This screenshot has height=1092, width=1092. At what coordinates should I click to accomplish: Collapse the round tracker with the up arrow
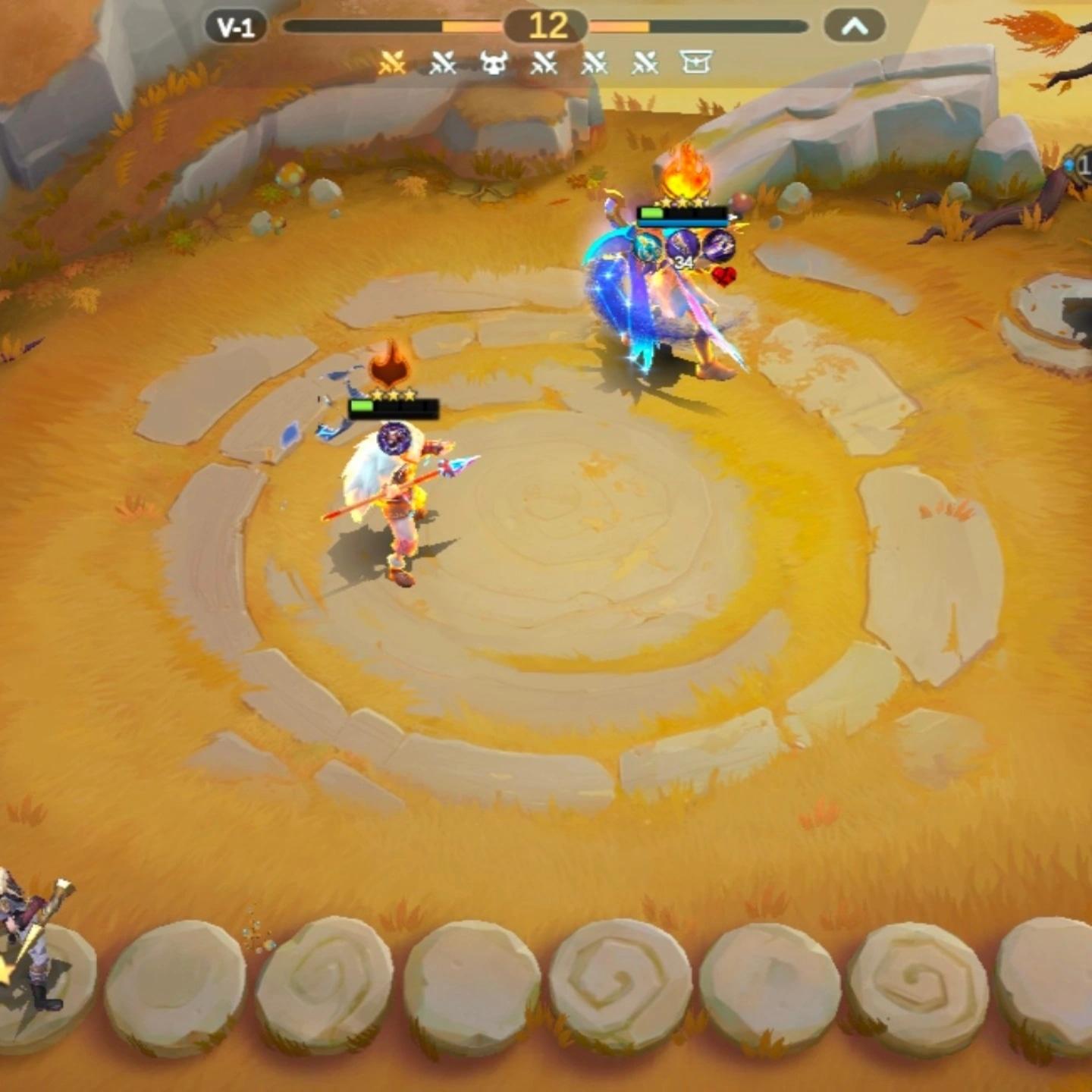855,27
